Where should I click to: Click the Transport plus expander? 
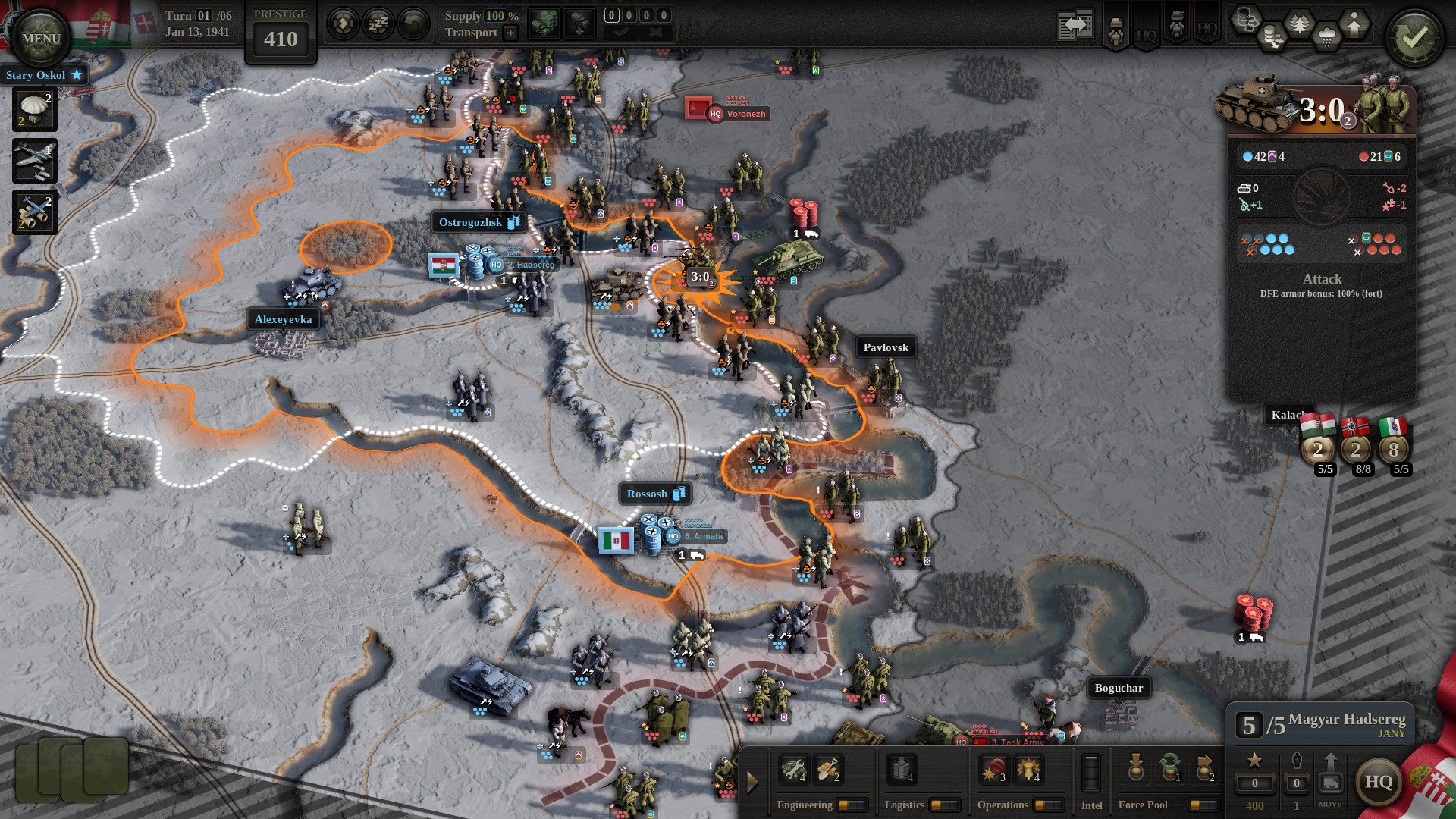(510, 33)
